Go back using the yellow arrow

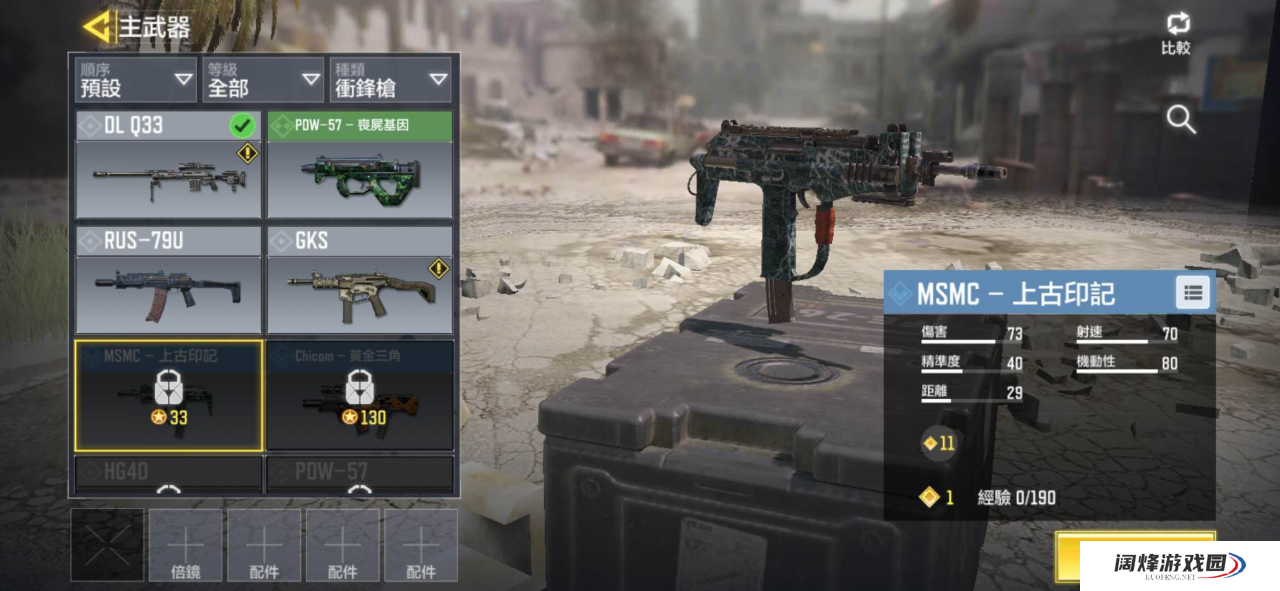pos(97,27)
